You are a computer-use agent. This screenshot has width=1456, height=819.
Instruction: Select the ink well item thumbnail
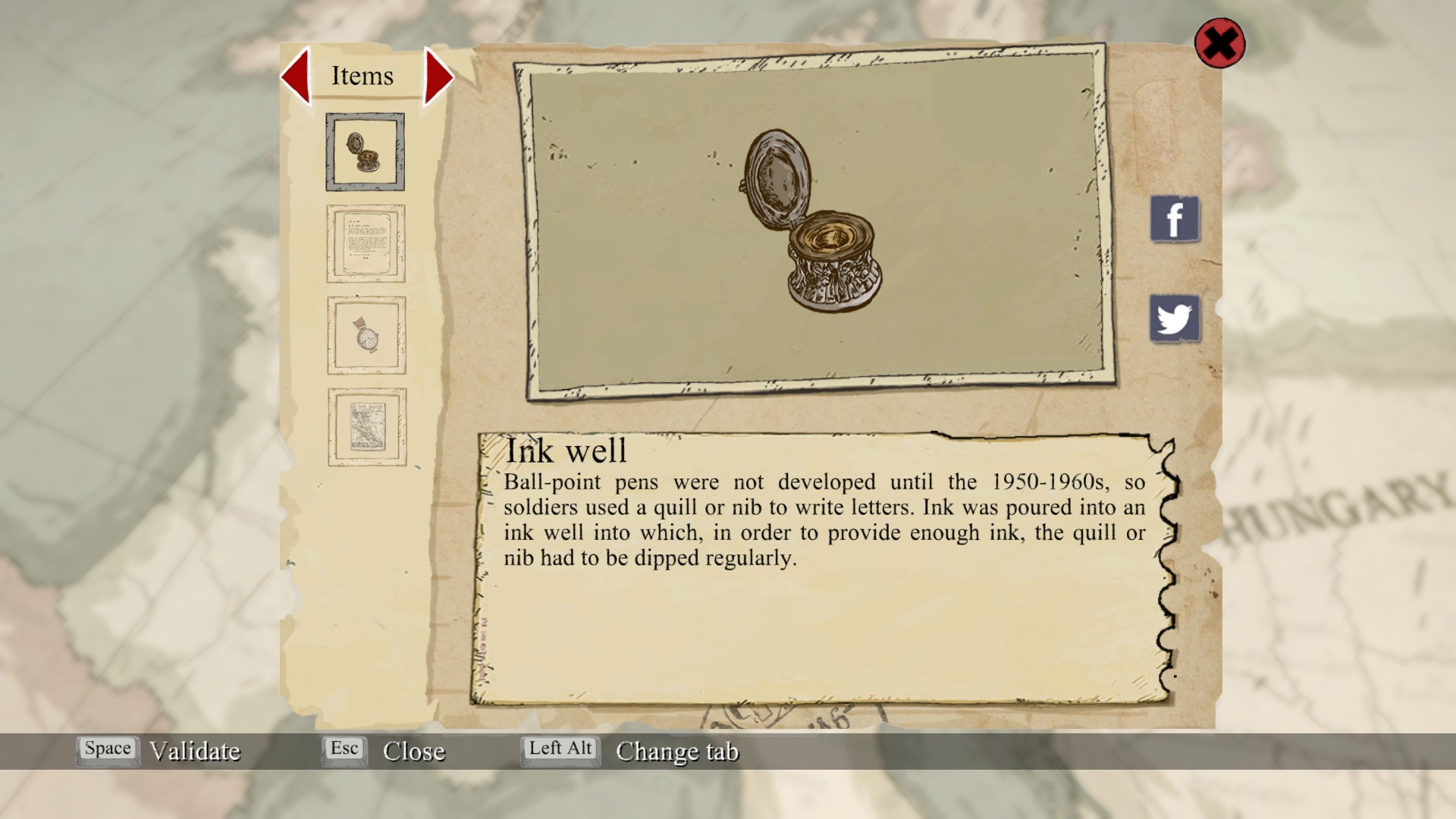[365, 152]
